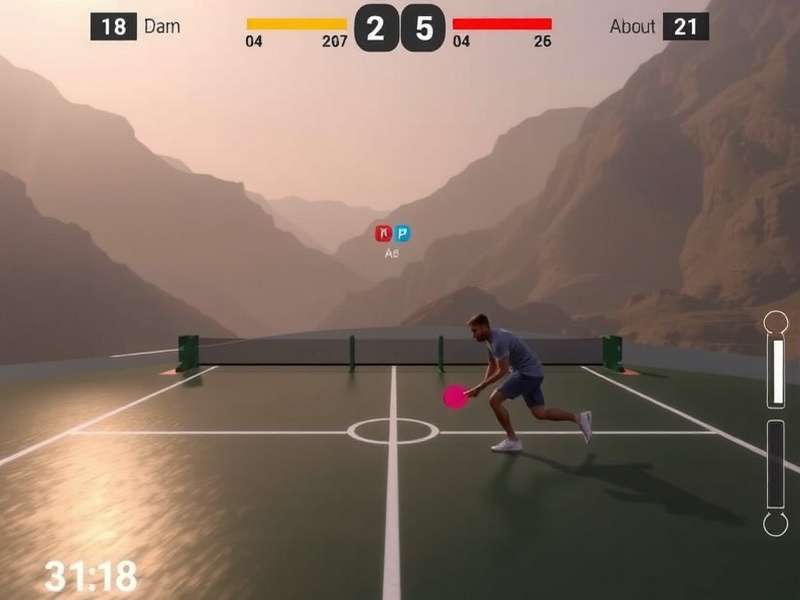This screenshot has width=800, height=600.
Task: Click the white-filled upper vertical gauge
Action: coord(776,371)
